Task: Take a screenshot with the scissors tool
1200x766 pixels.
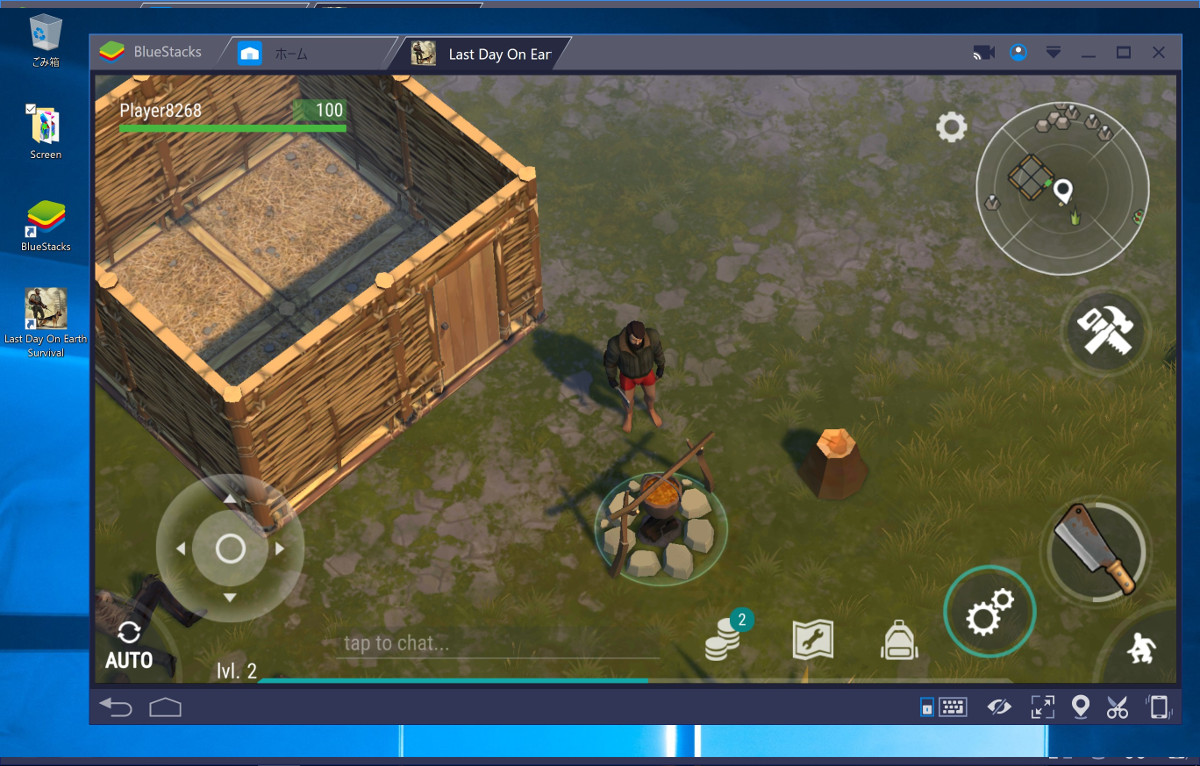Action: pyautogui.click(x=1117, y=708)
